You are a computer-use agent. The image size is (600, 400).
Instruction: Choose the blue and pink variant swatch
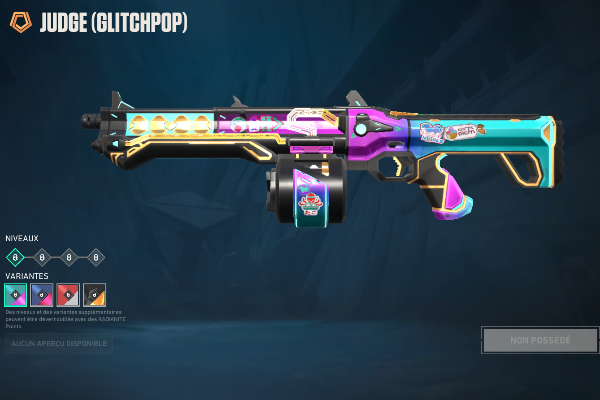(x=42, y=294)
